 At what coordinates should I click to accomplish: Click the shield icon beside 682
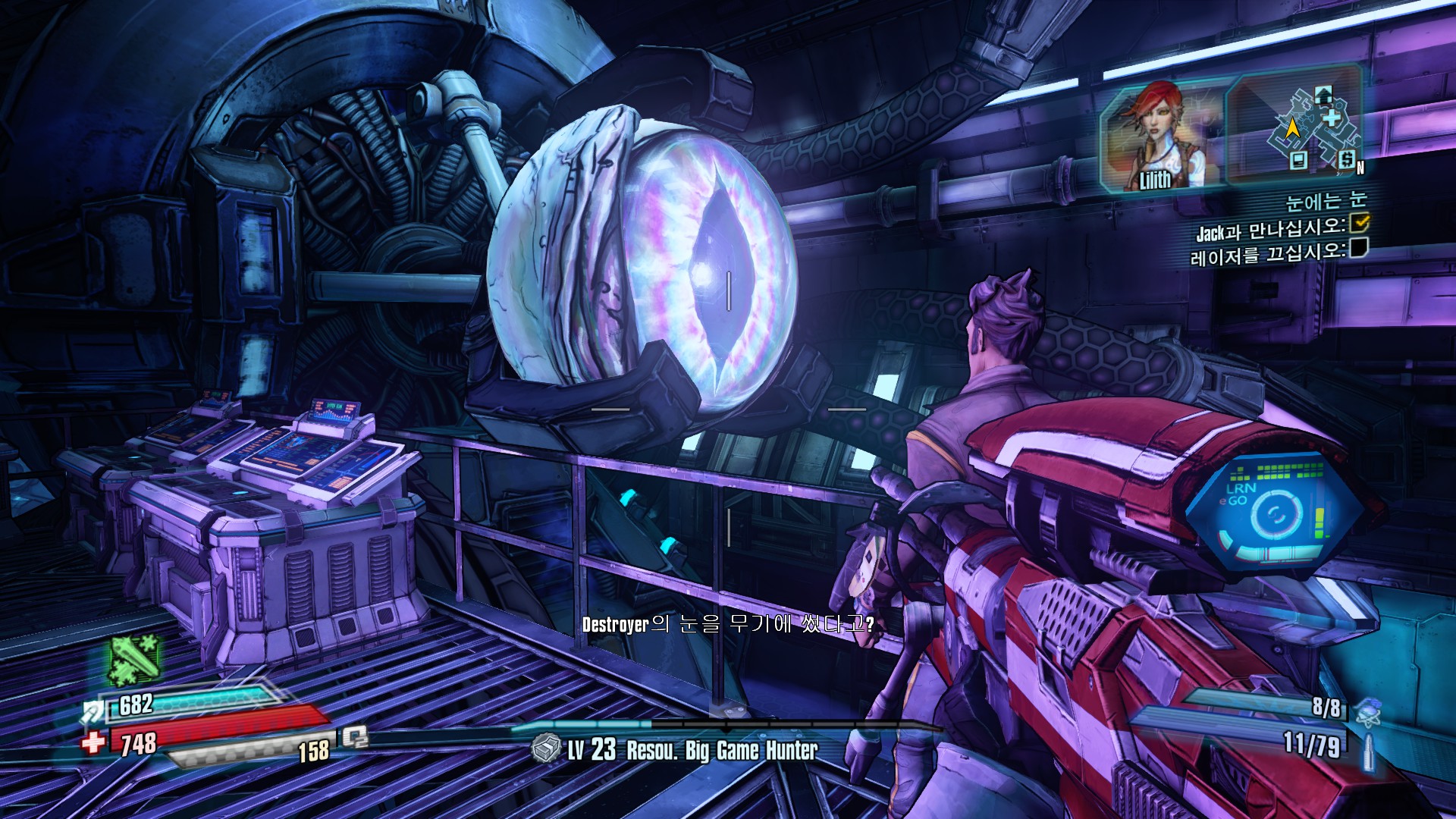(93, 711)
